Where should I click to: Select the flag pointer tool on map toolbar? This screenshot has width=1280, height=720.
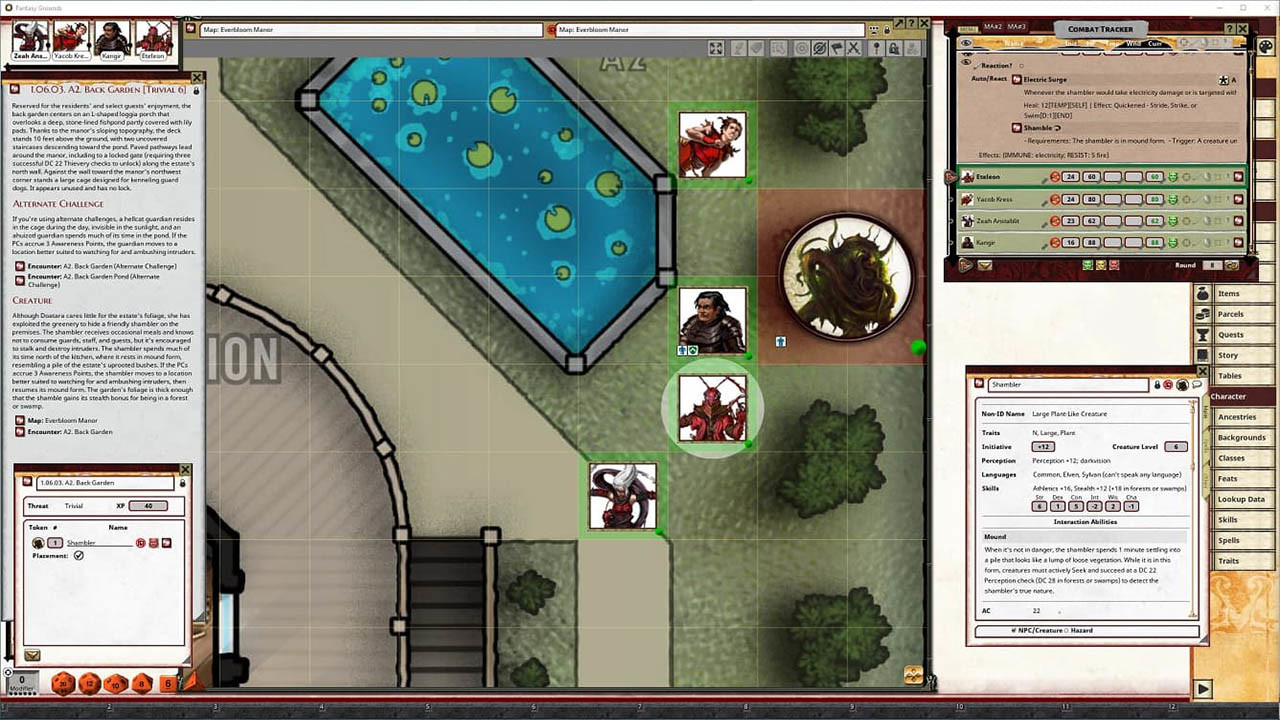(836, 47)
